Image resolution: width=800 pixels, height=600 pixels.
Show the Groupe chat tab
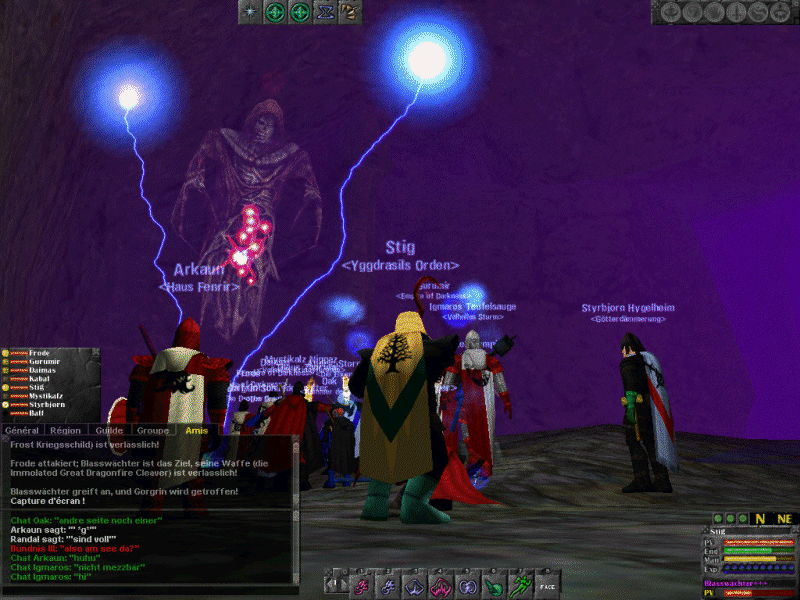click(152, 429)
